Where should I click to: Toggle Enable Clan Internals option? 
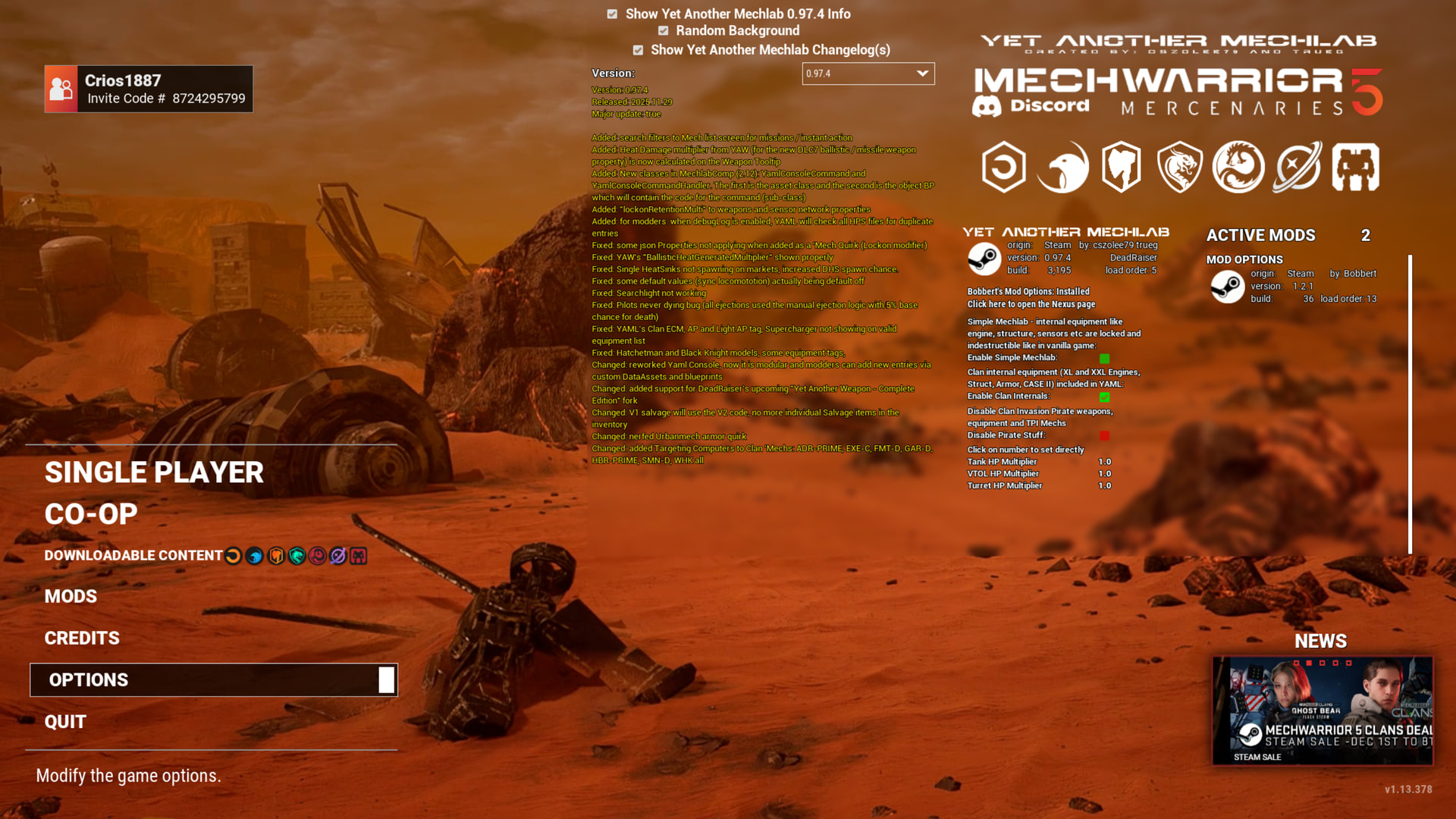(1104, 397)
